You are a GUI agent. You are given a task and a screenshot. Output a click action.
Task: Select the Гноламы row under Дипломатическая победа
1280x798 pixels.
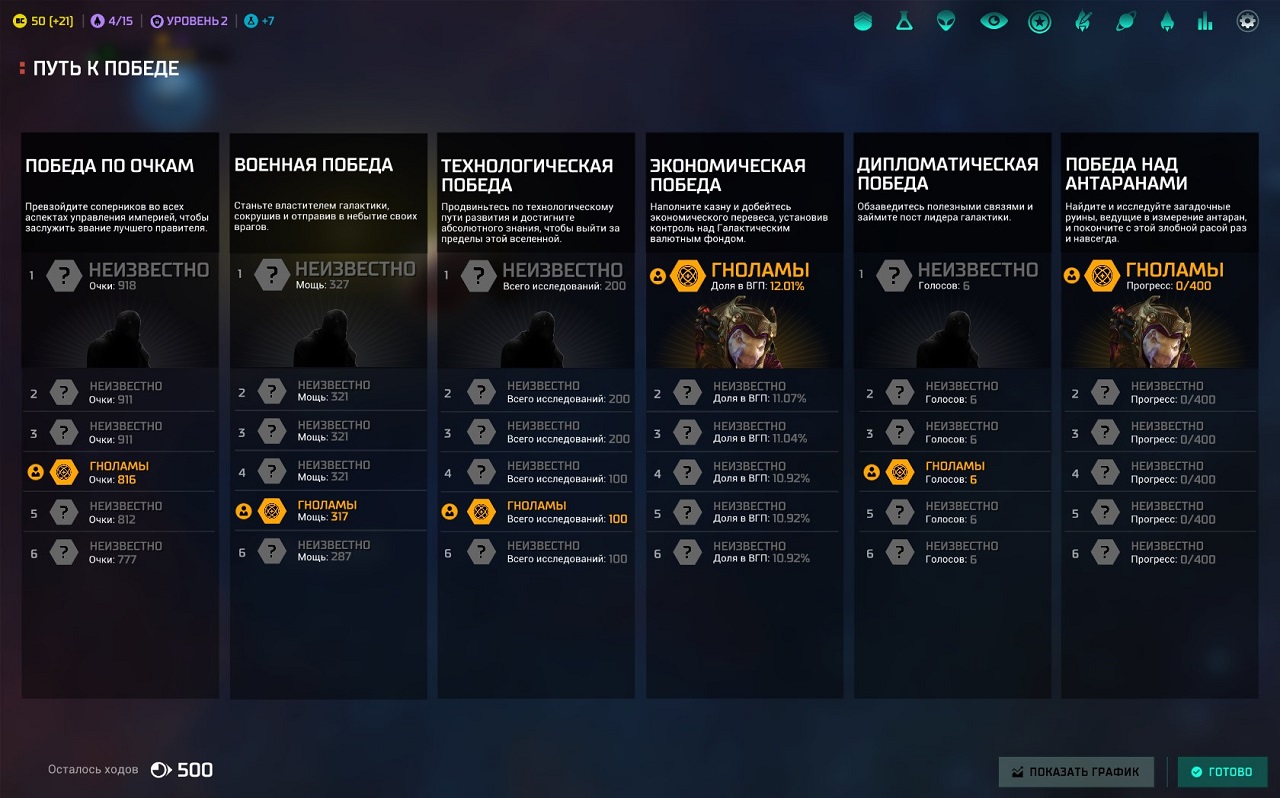pos(952,472)
